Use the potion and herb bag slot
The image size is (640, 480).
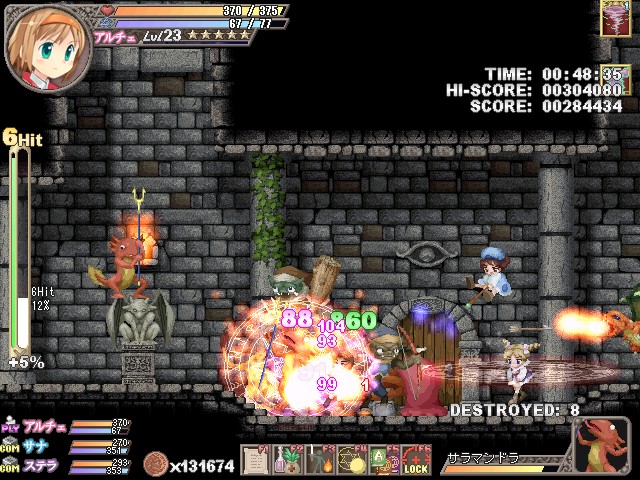pos(287,462)
